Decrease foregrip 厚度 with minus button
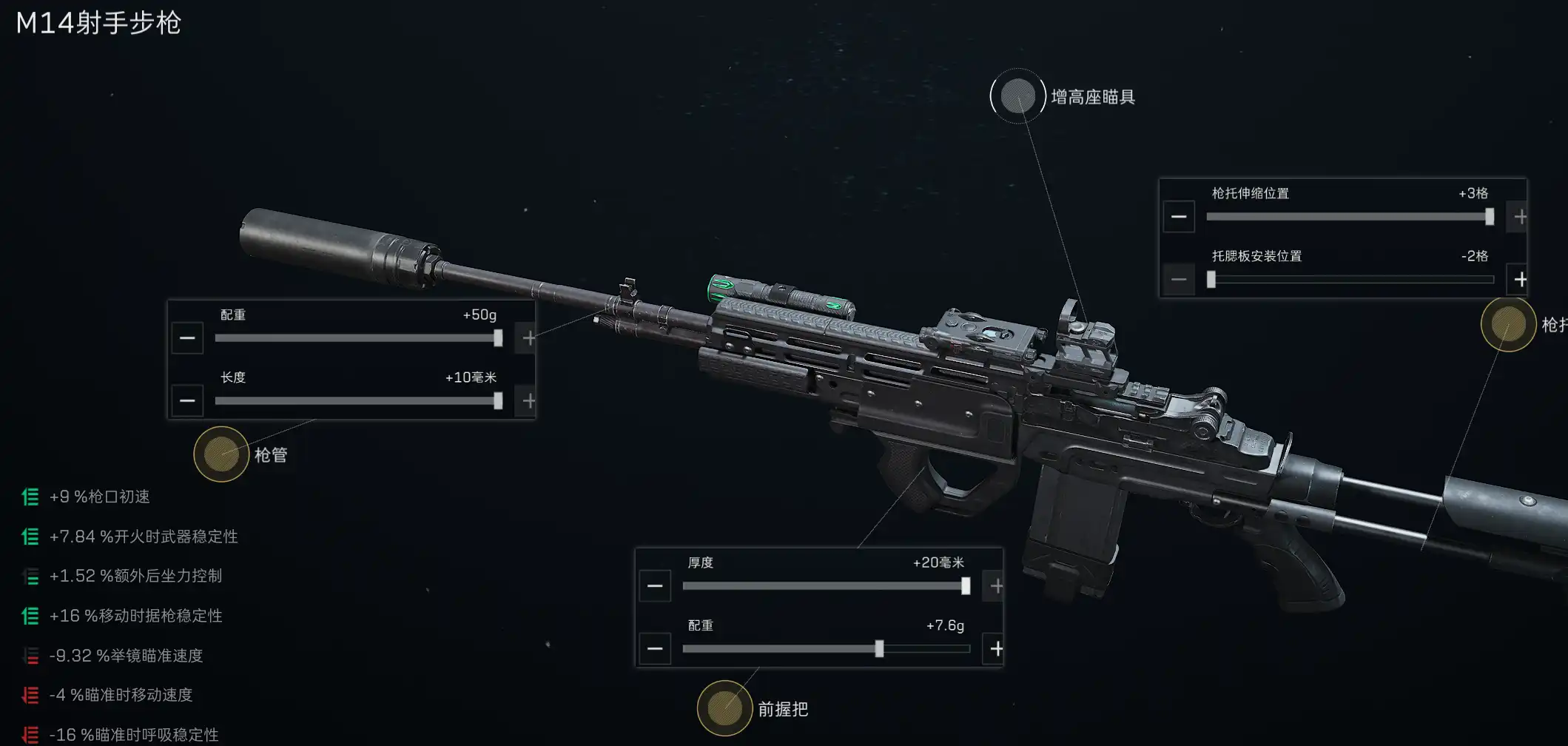 click(x=655, y=586)
